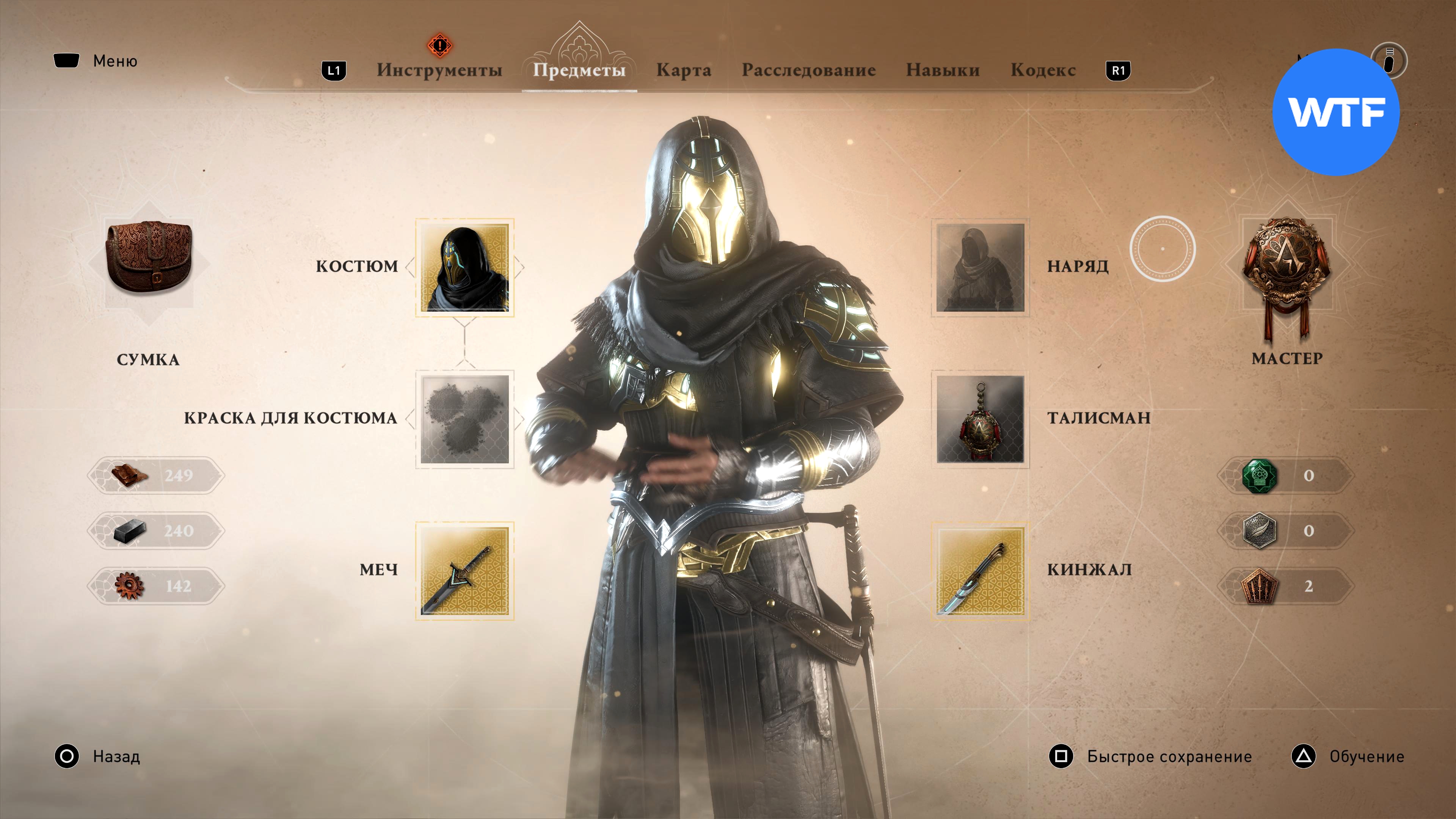
Task: Choose the Кинжал dagger slot
Action: (x=980, y=570)
